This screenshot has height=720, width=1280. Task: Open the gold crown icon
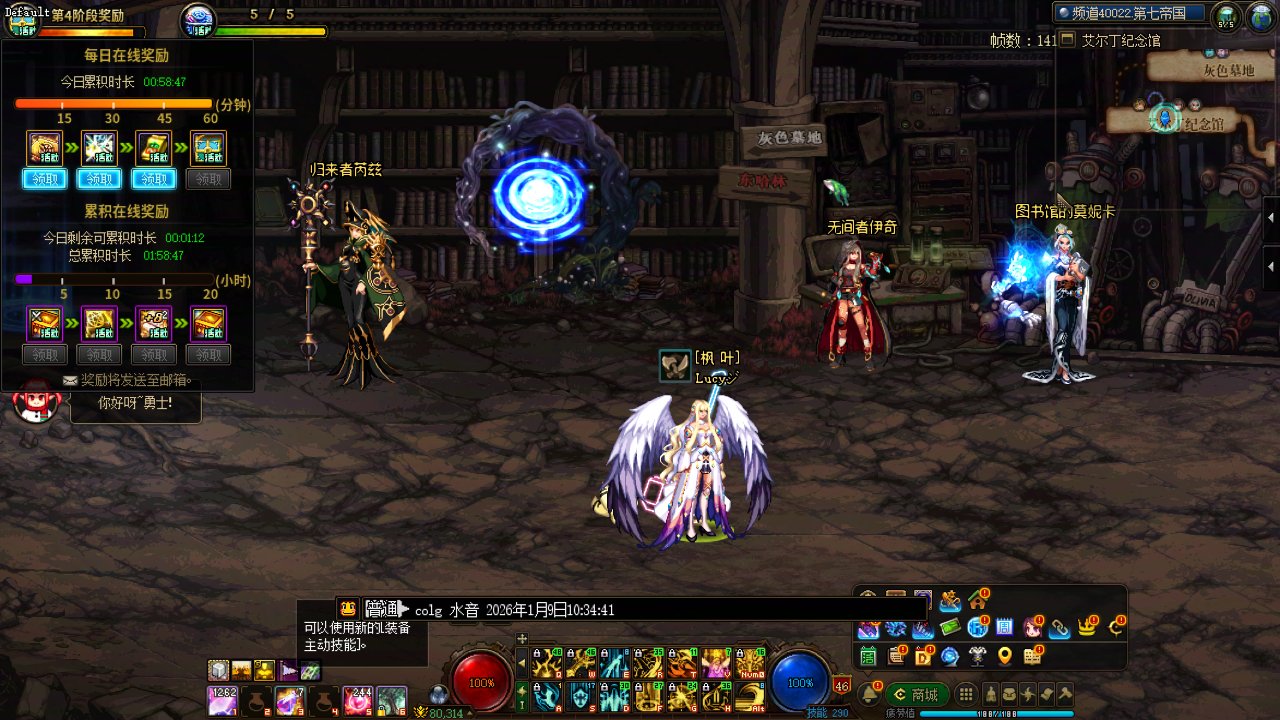pyautogui.click(x=1087, y=628)
